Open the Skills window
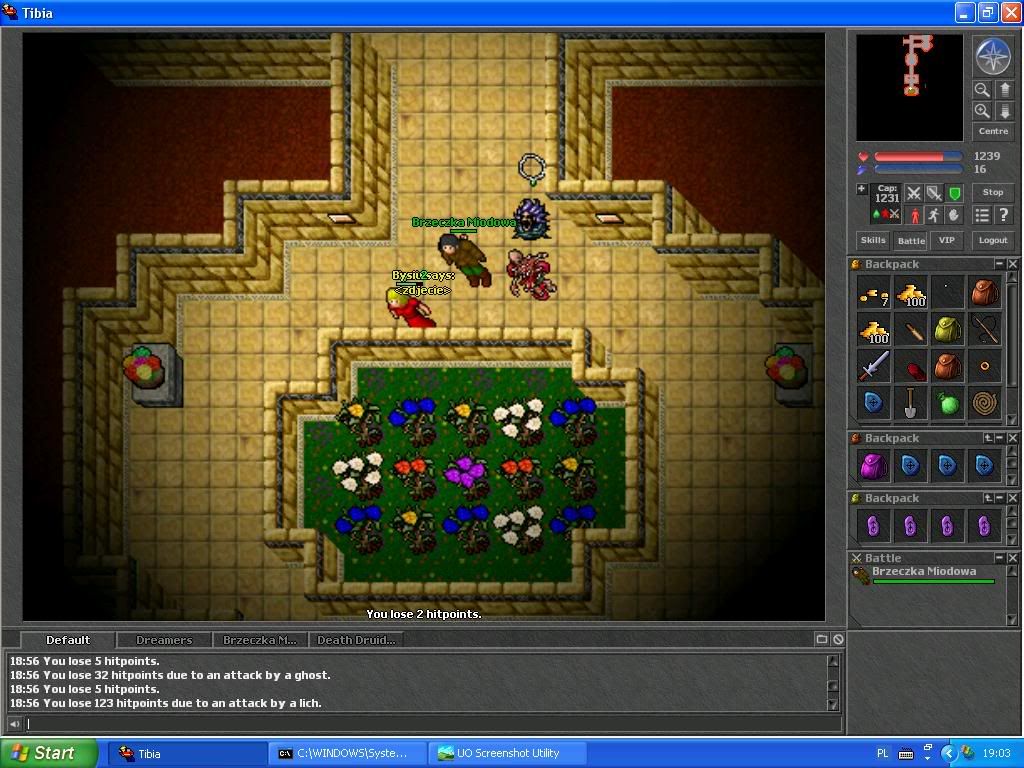1024x768 pixels. coord(873,240)
